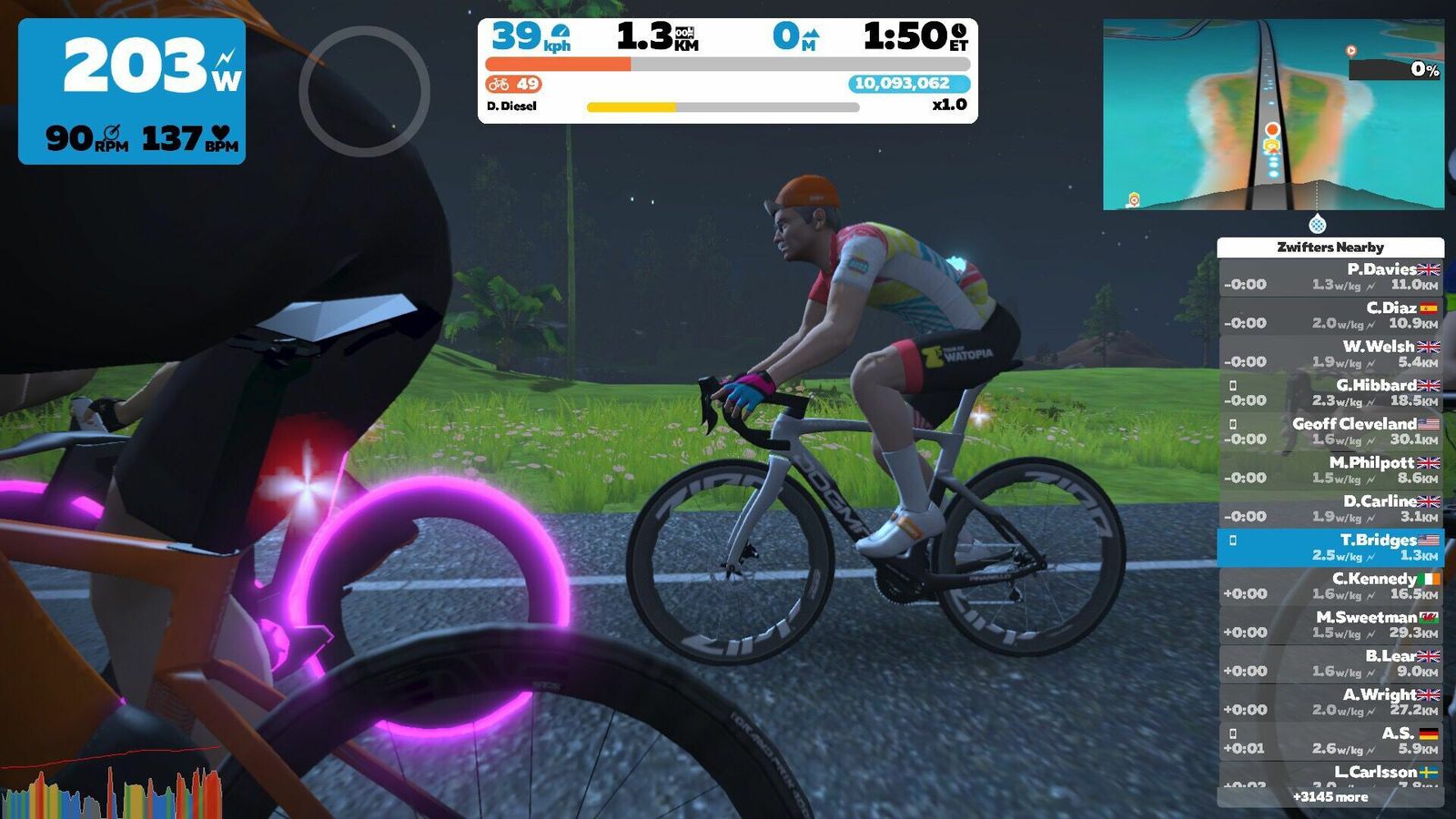The width and height of the screenshot is (1456, 819).
Task: Click the empty power-up ring
Action: pyautogui.click(x=364, y=91)
